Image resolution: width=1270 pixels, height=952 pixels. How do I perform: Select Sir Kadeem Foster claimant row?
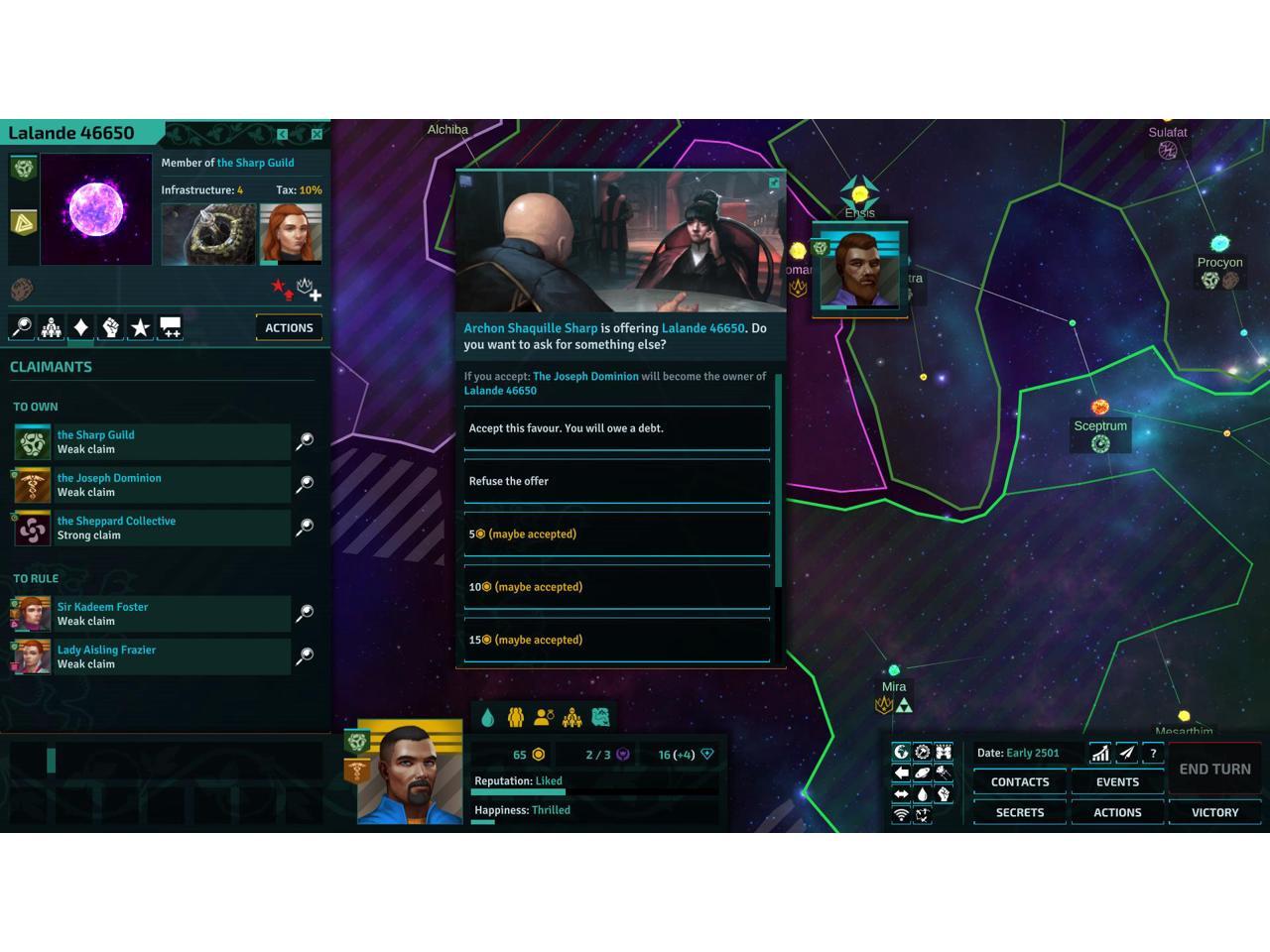(x=151, y=614)
